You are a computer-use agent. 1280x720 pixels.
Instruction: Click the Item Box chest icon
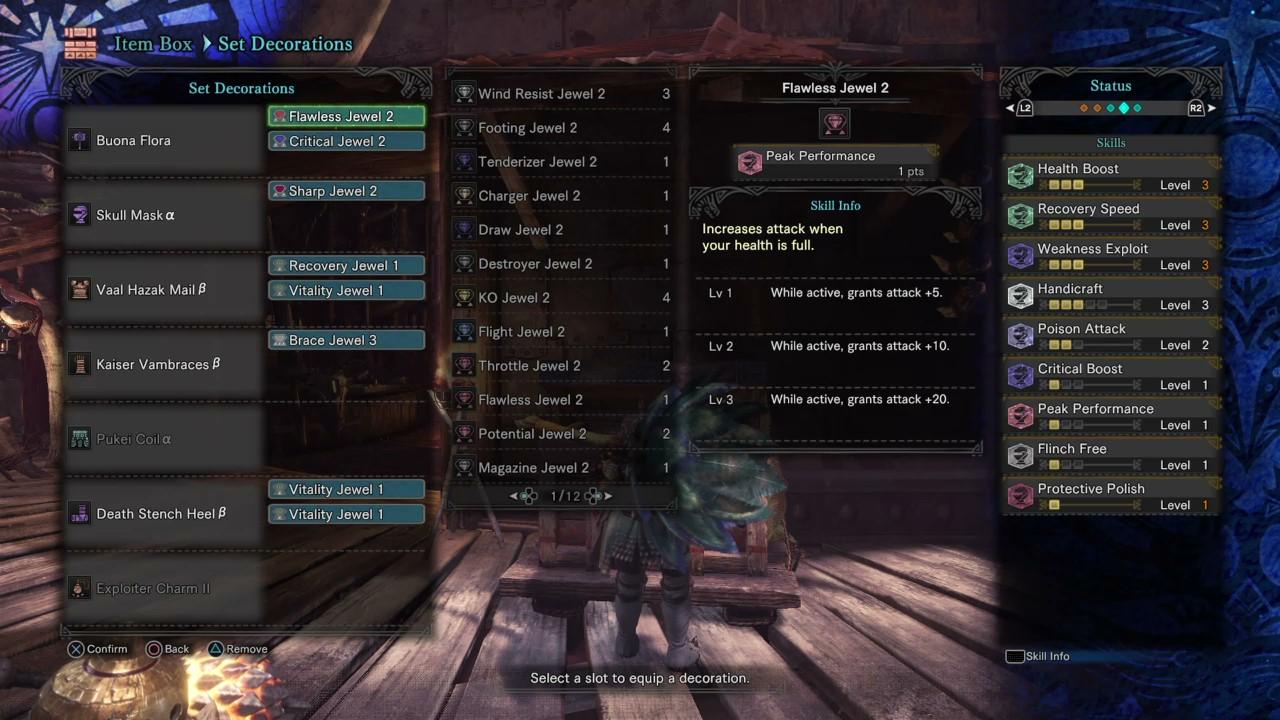[79, 42]
